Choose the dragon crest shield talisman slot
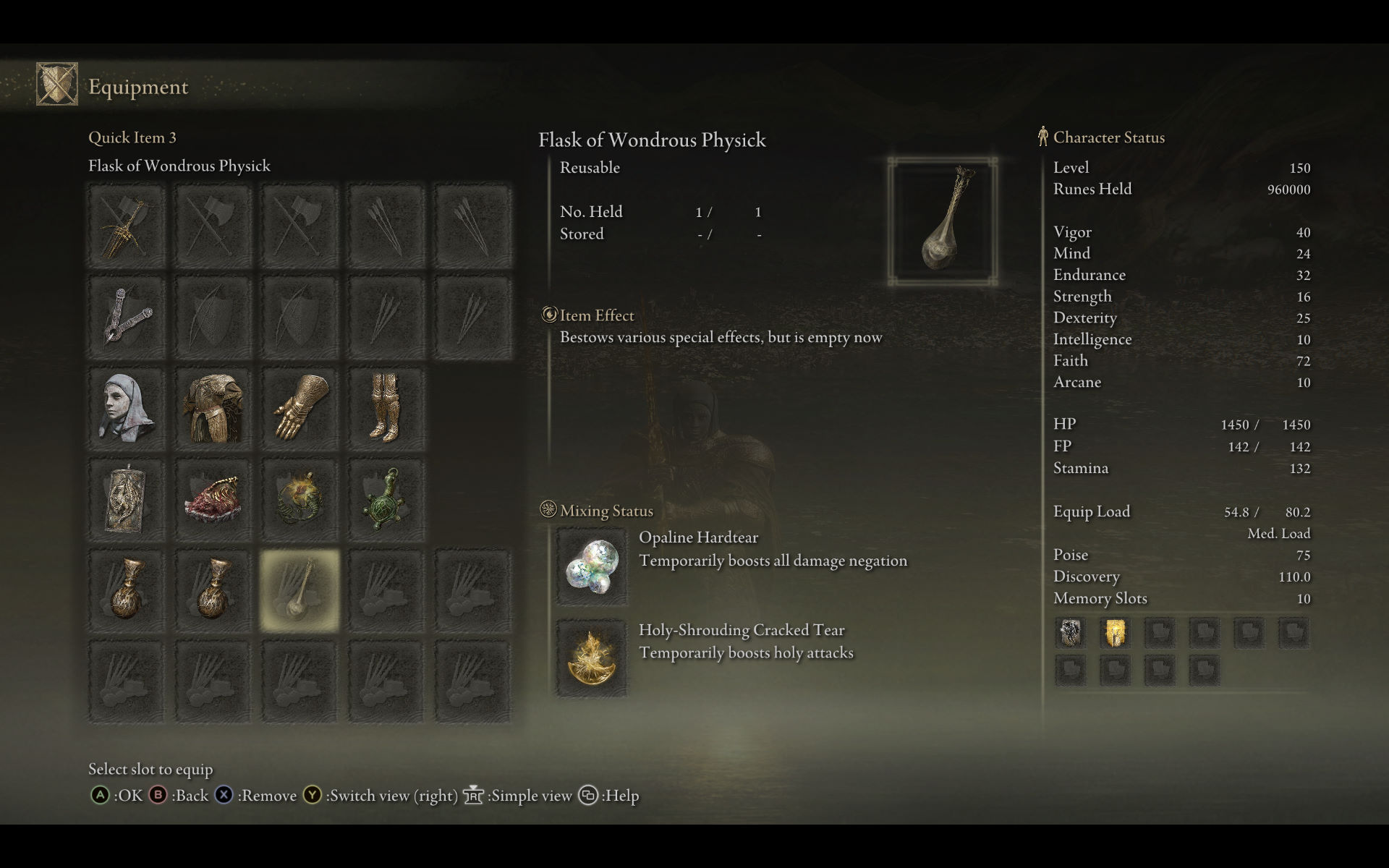 click(x=127, y=500)
